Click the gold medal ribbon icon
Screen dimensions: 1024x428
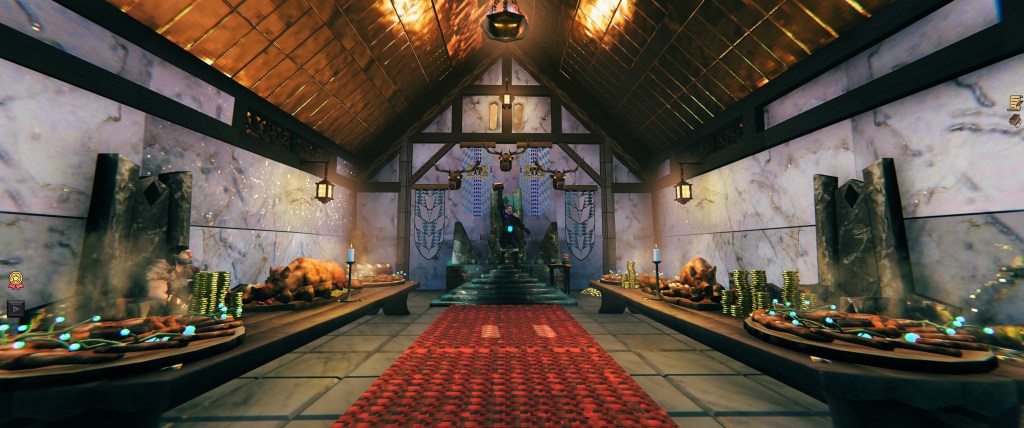(x=16, y=281)
